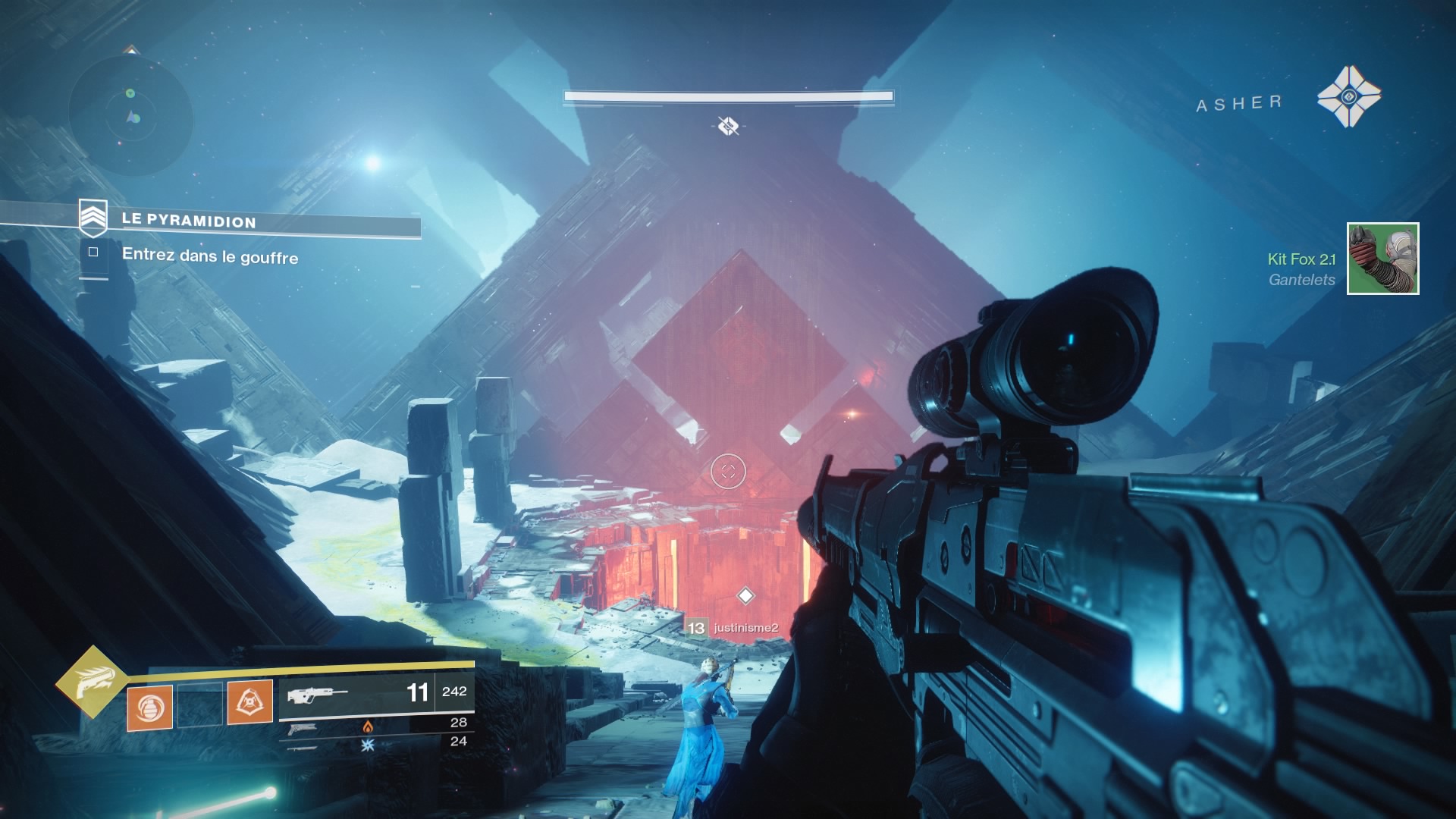The image size is (1456, 819).
Task: Click the radar minimap
Action: (x=130, y=114)
